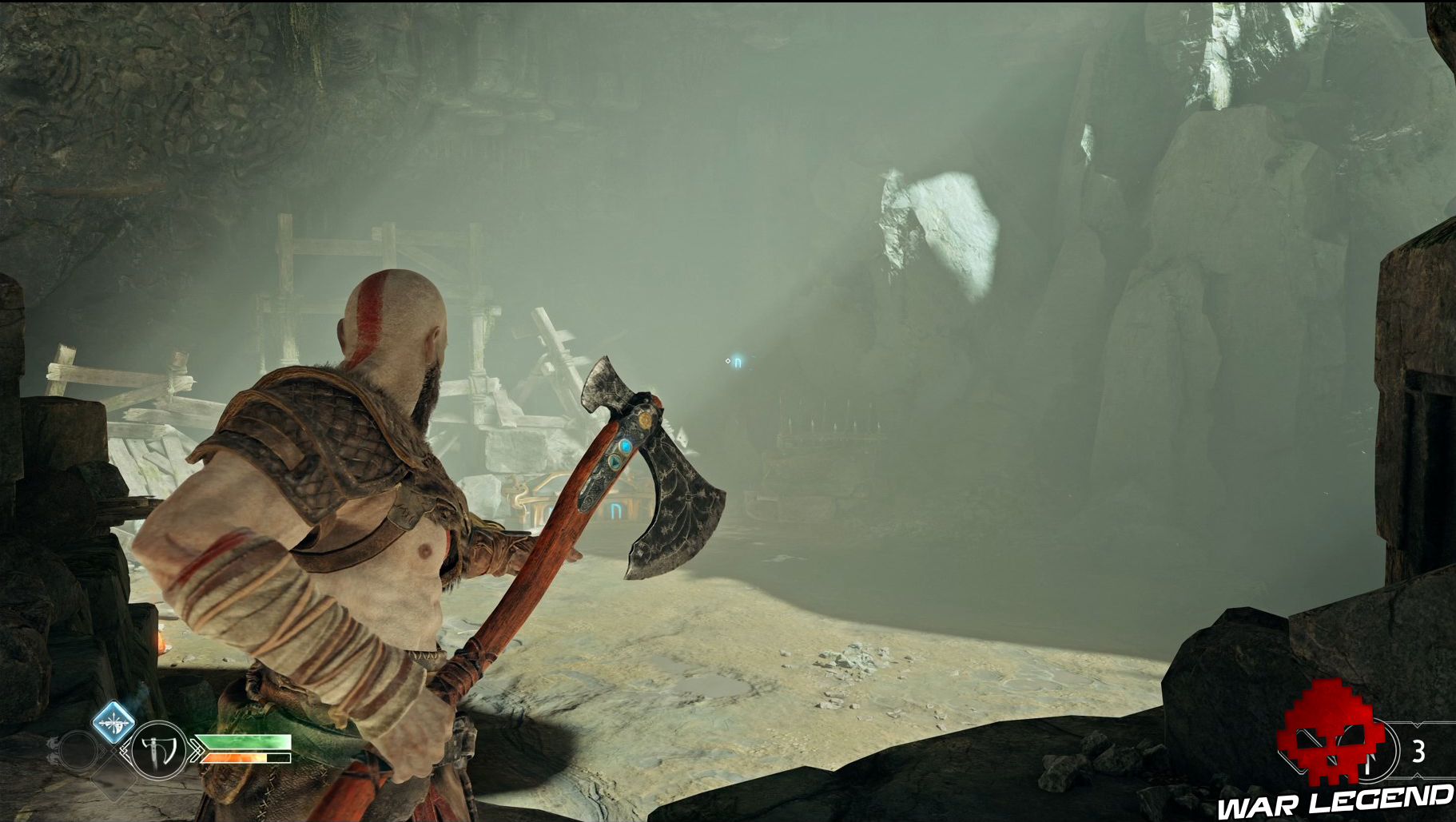The height and width of the screenshot is (822, 1456).
Task: Click the Leviathan Axe weapon icon in HUD
Action: tap(157, 752)
